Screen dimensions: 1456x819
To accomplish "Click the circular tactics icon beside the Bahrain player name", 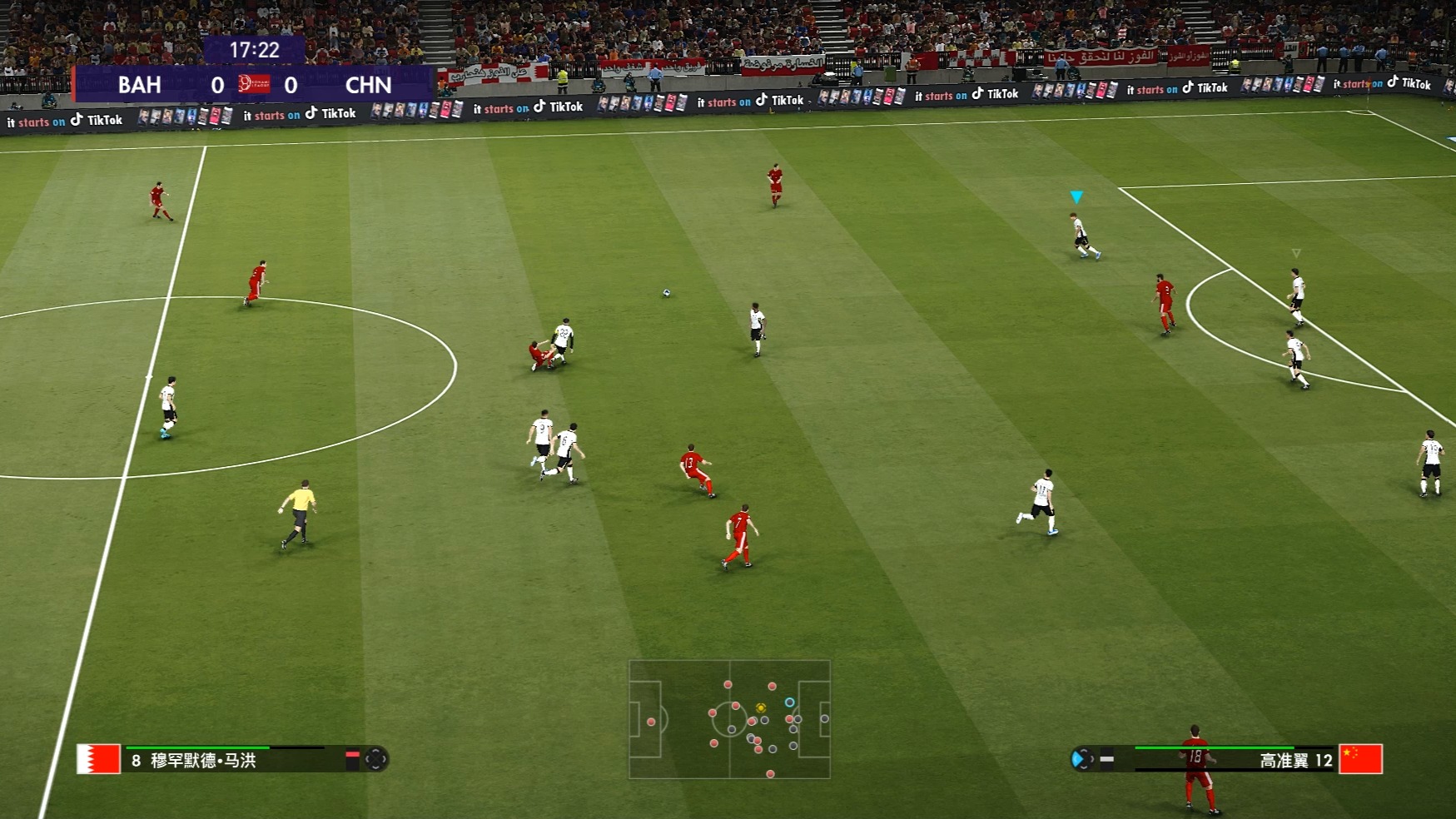I will [x=376, y=759].
